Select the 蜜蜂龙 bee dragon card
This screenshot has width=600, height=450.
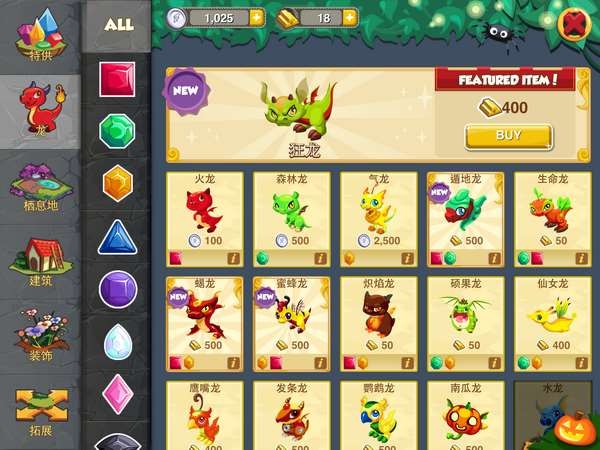(x=291, y=322)
